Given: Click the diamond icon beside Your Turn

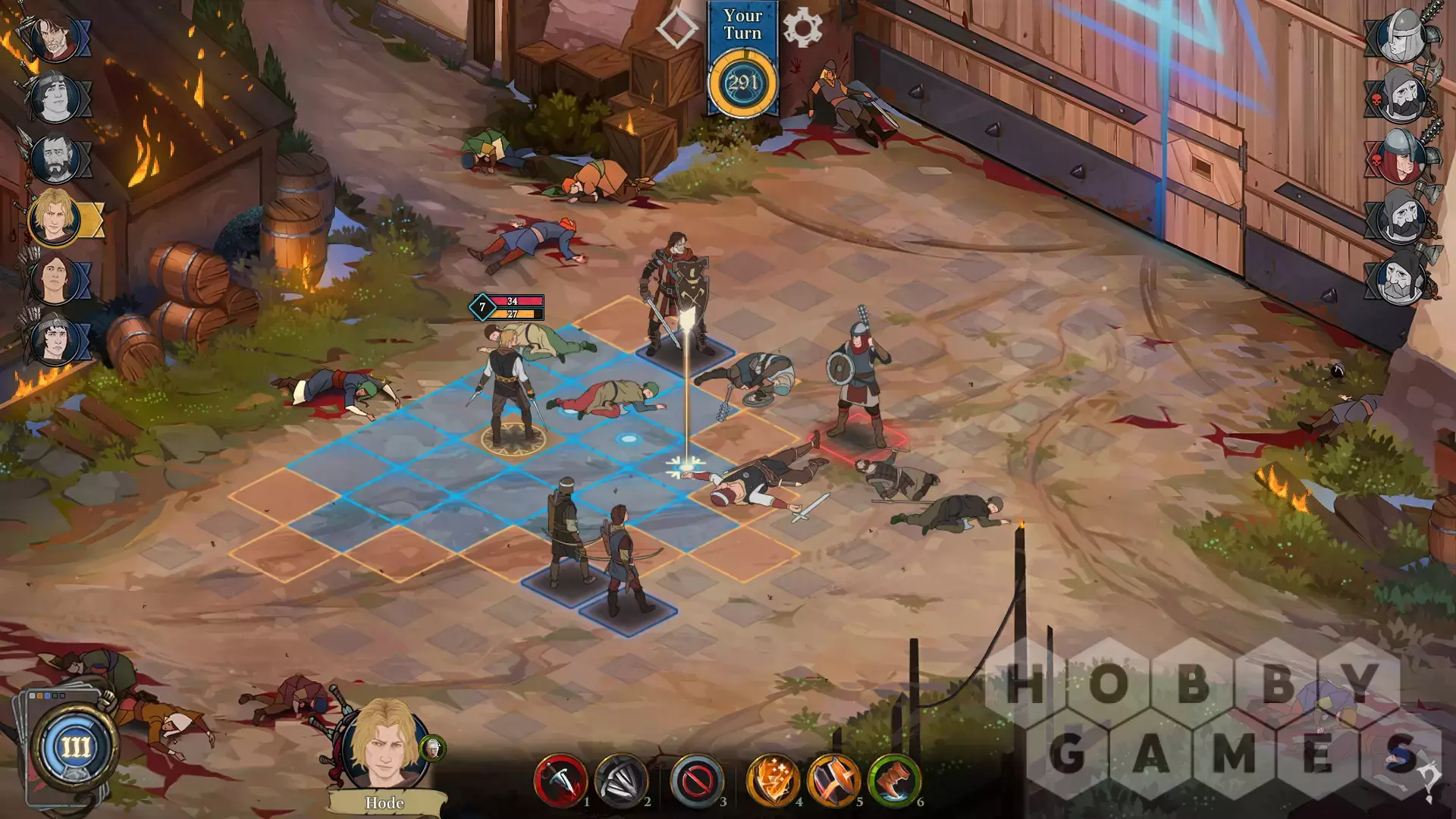Looking at the screenshot, I should point(676,28).
